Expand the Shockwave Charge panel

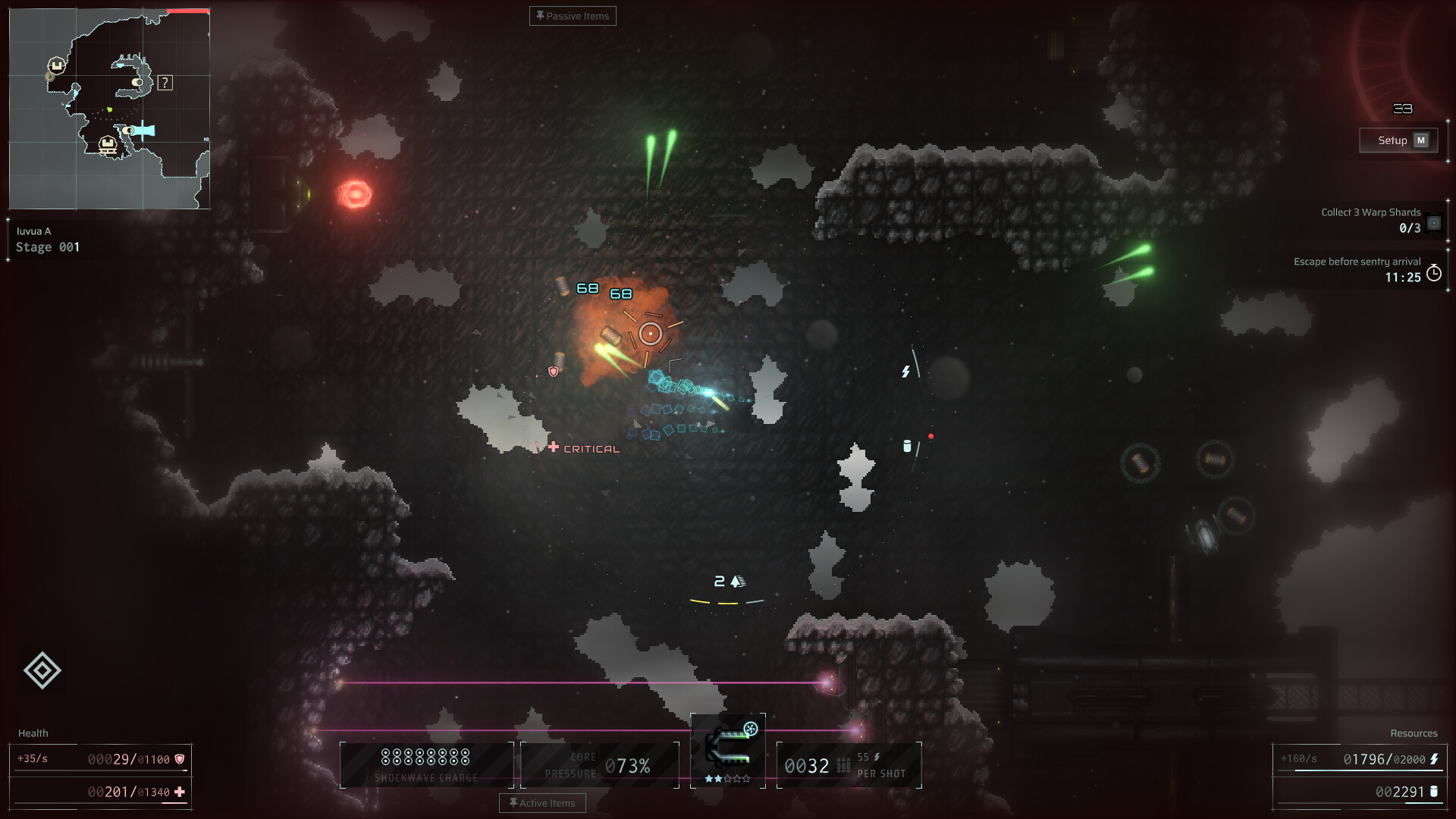click(426, 764)
